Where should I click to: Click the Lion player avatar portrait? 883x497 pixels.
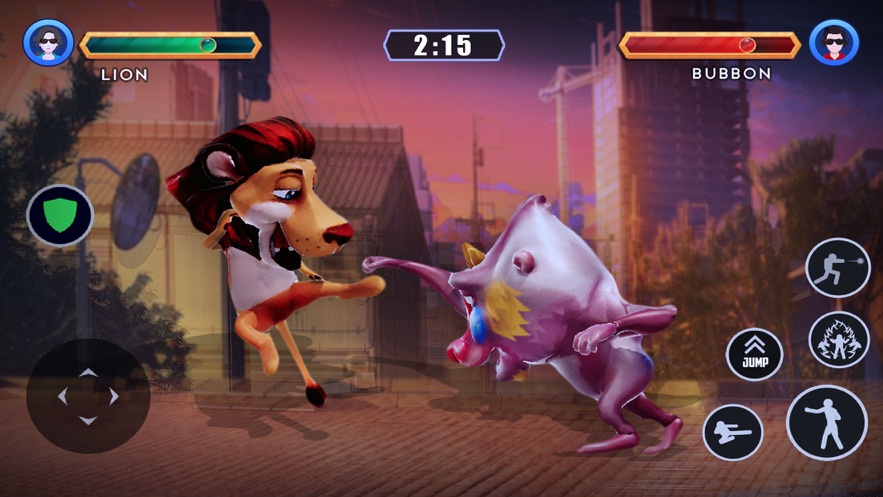click(x=48, y=43)
